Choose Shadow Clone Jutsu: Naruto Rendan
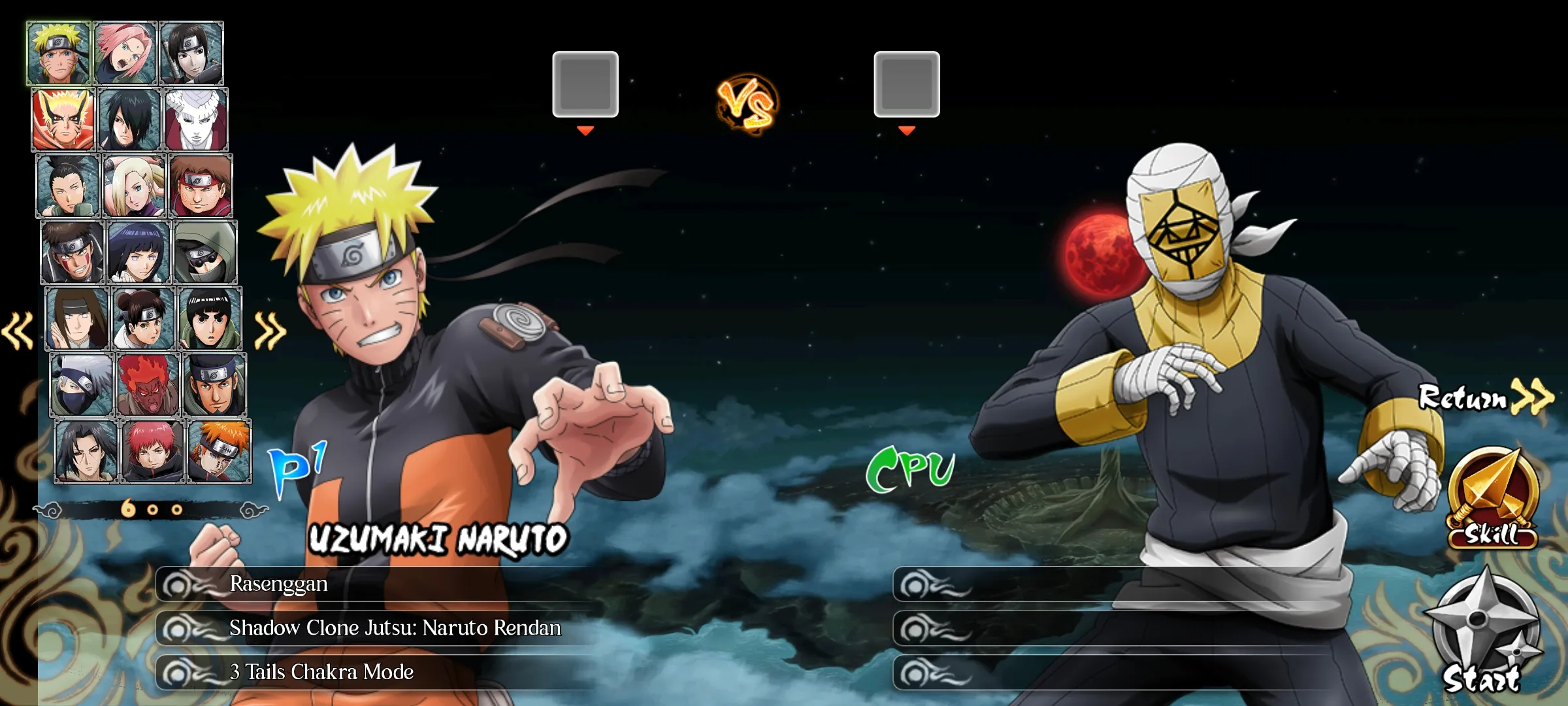 (x=379, y=628)
